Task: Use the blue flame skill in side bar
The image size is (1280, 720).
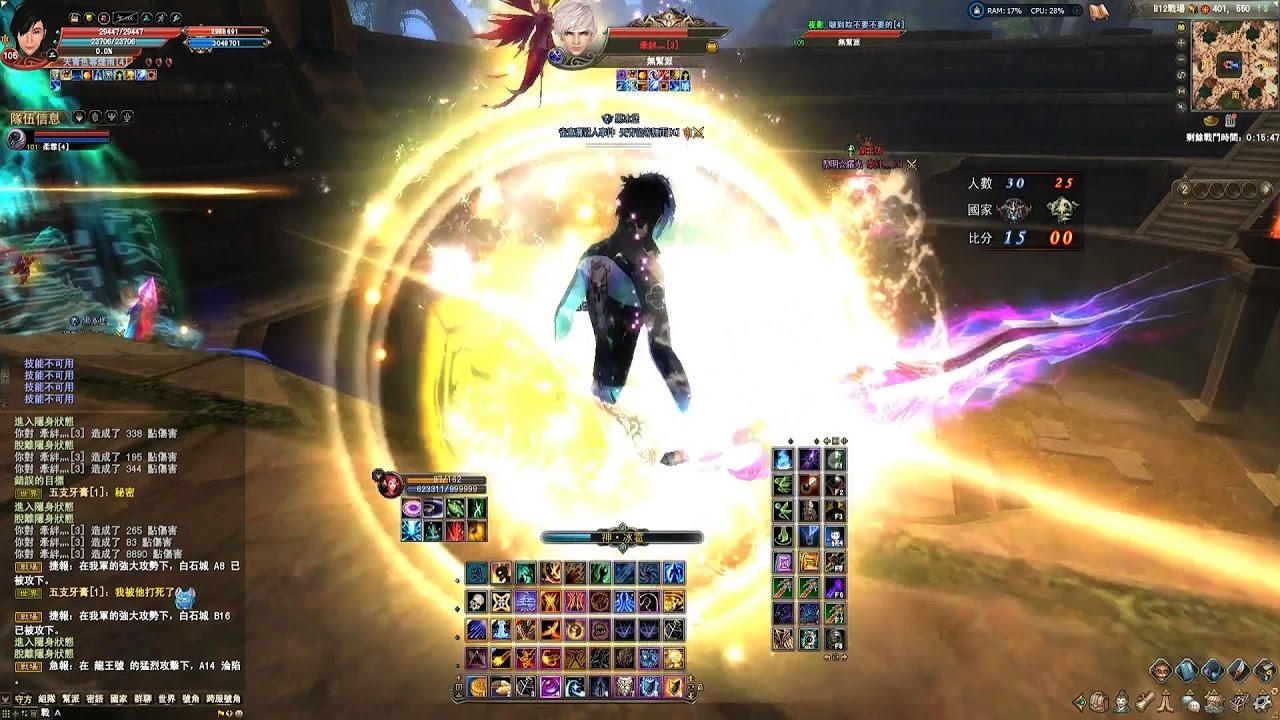Action: [x=783, y=460]
